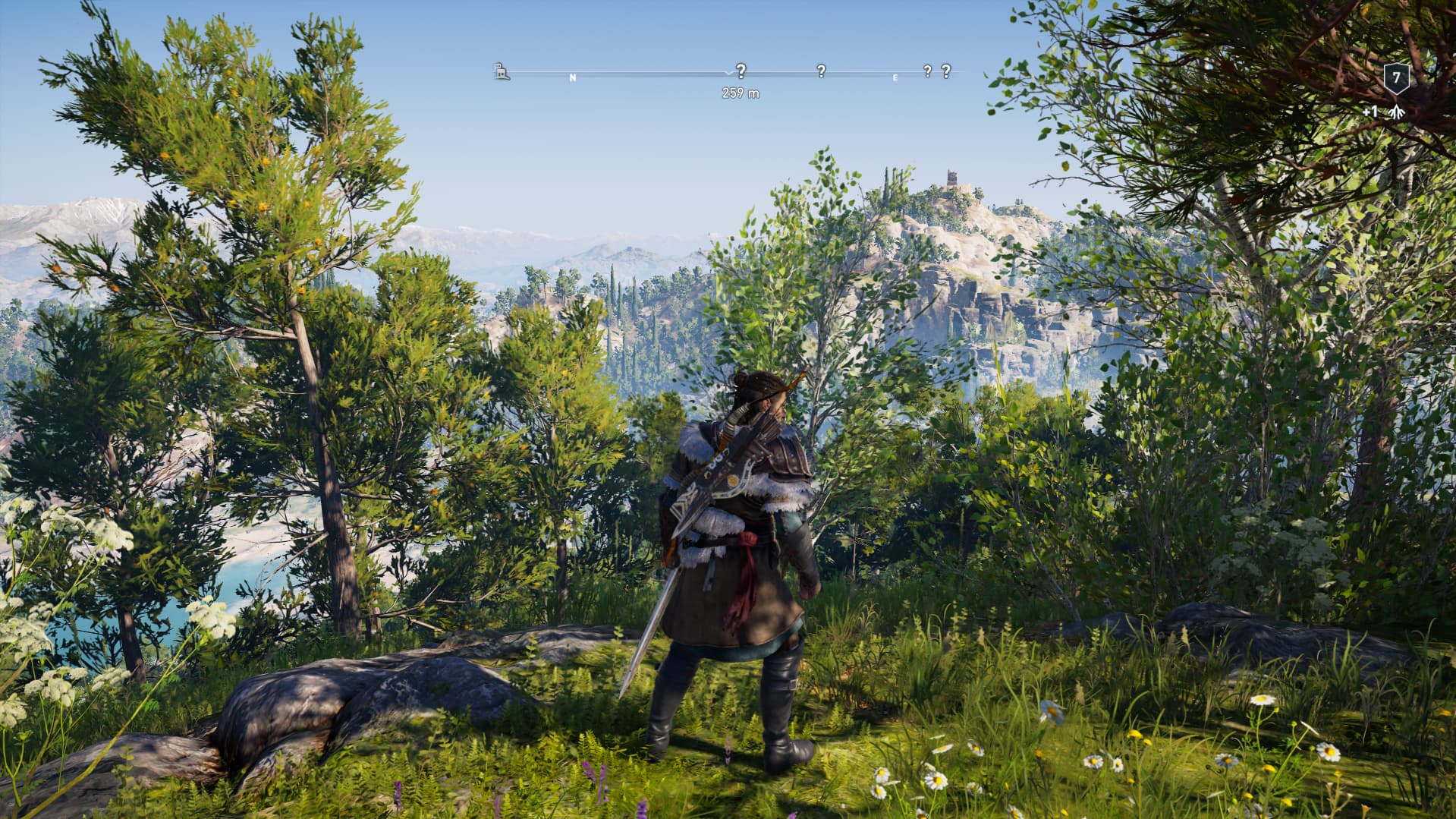1456x819 pixels.
Task: Select the question mark marker showing 259 m
Action: [x=741, y=71]
